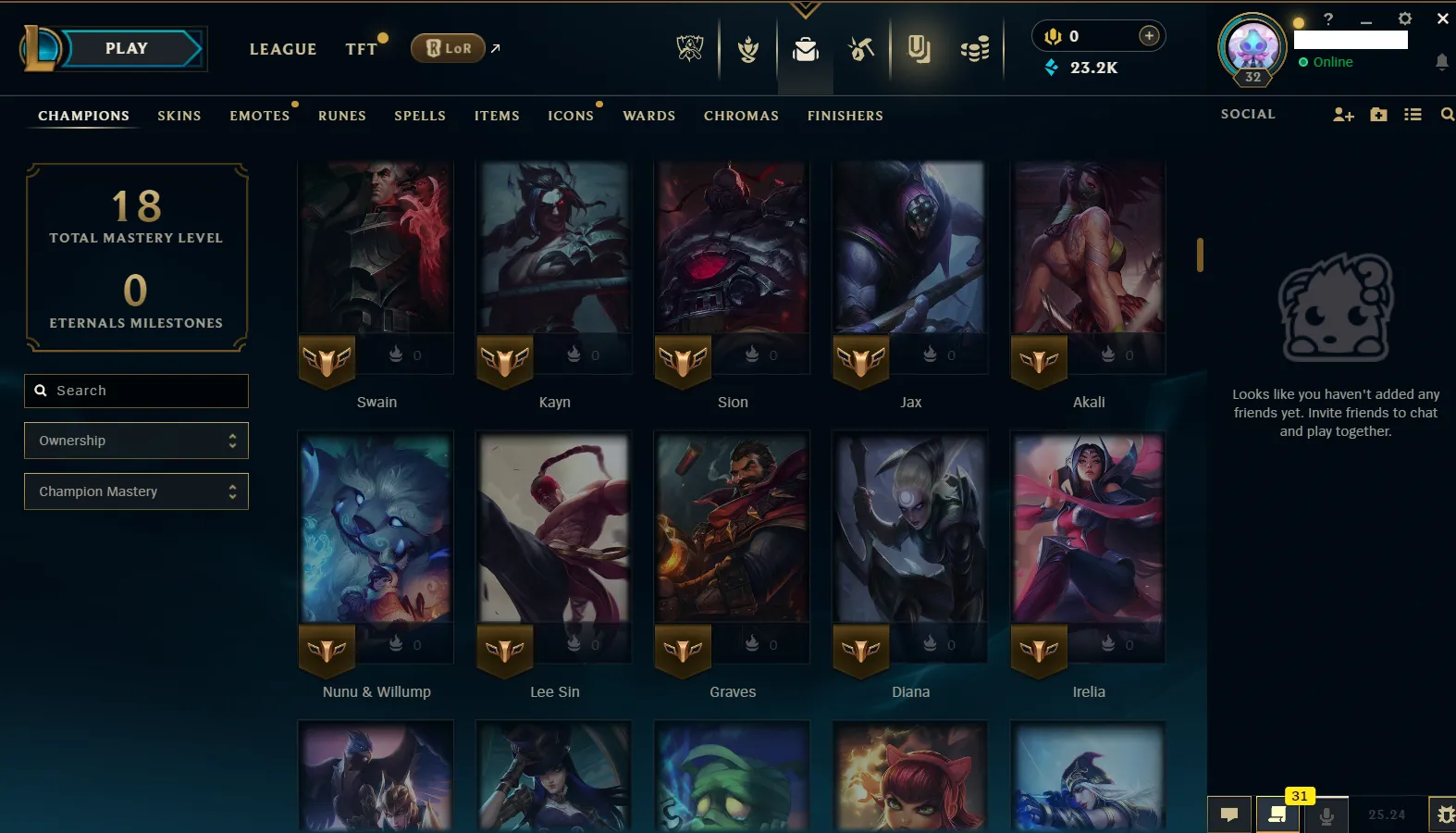Switch to the SKINS tab
Viewport: 1456px width, 833px height.
[x=179, y=116]
